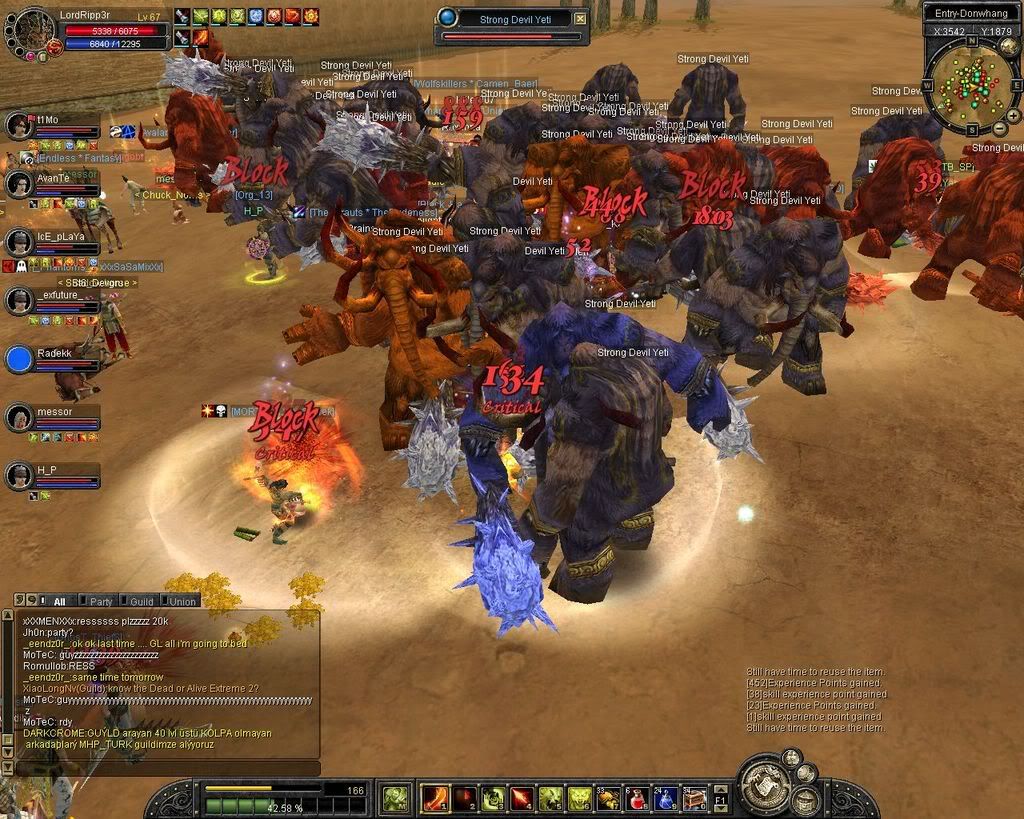
Task: Switch chat to the Guild tab
Action: (141, 601)
